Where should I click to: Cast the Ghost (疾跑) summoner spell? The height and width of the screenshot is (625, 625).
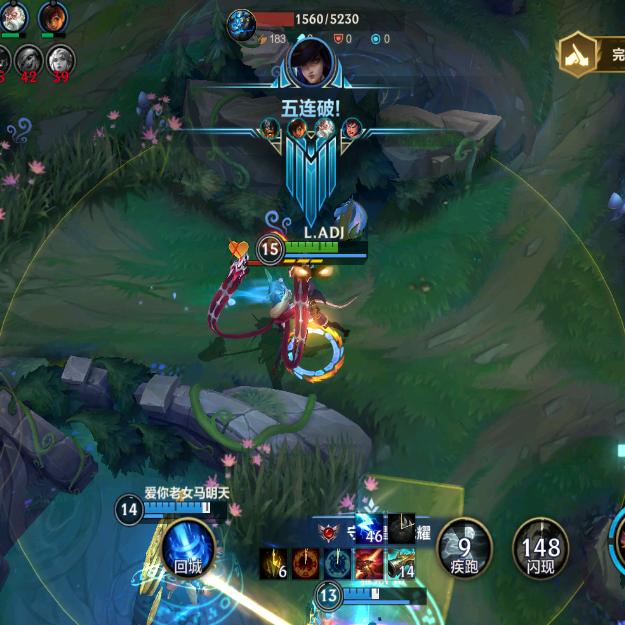[x=465, y=546]
